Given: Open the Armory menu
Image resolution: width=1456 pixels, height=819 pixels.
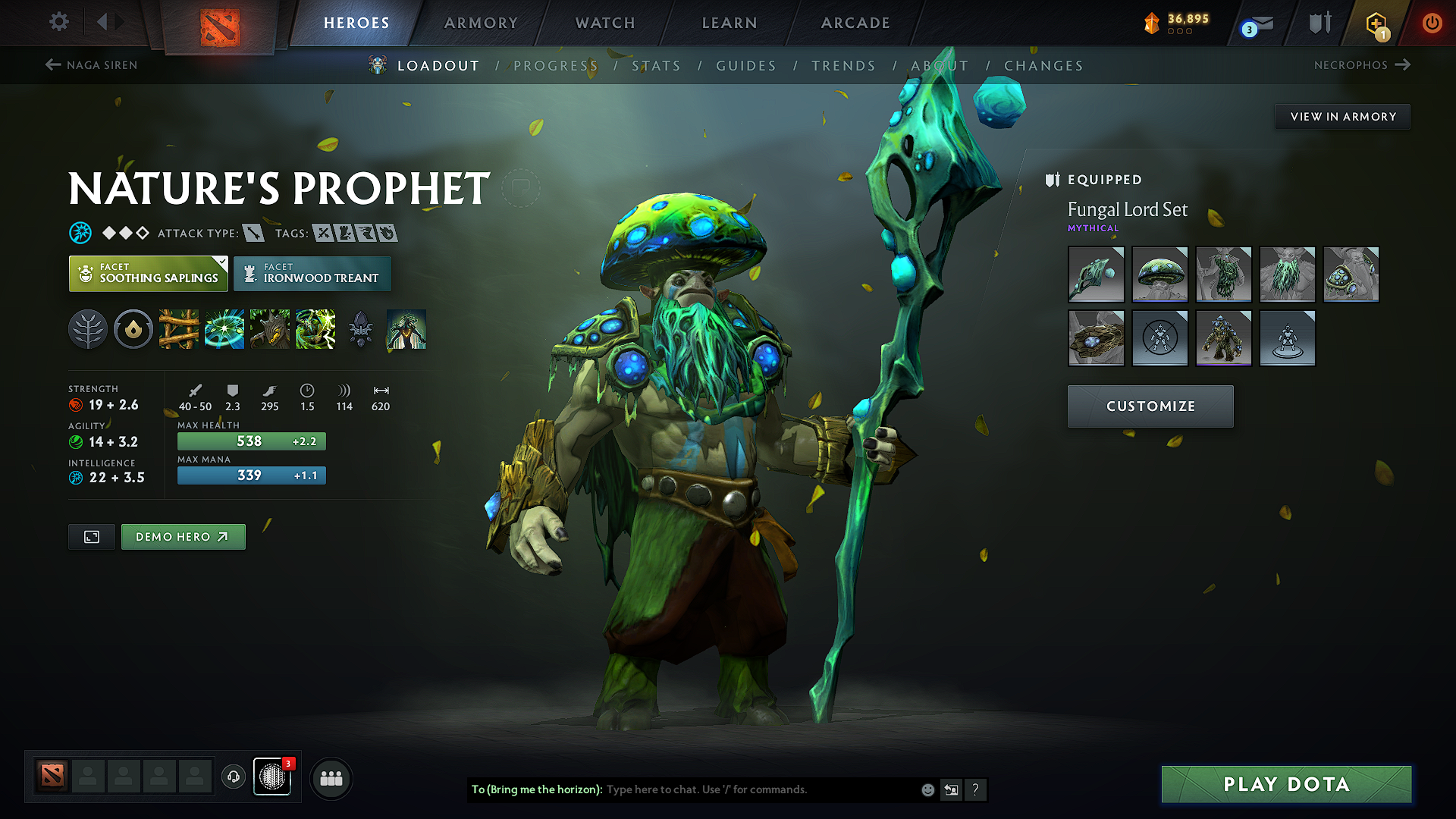Looking at the screenshot, I should point(481,23).
